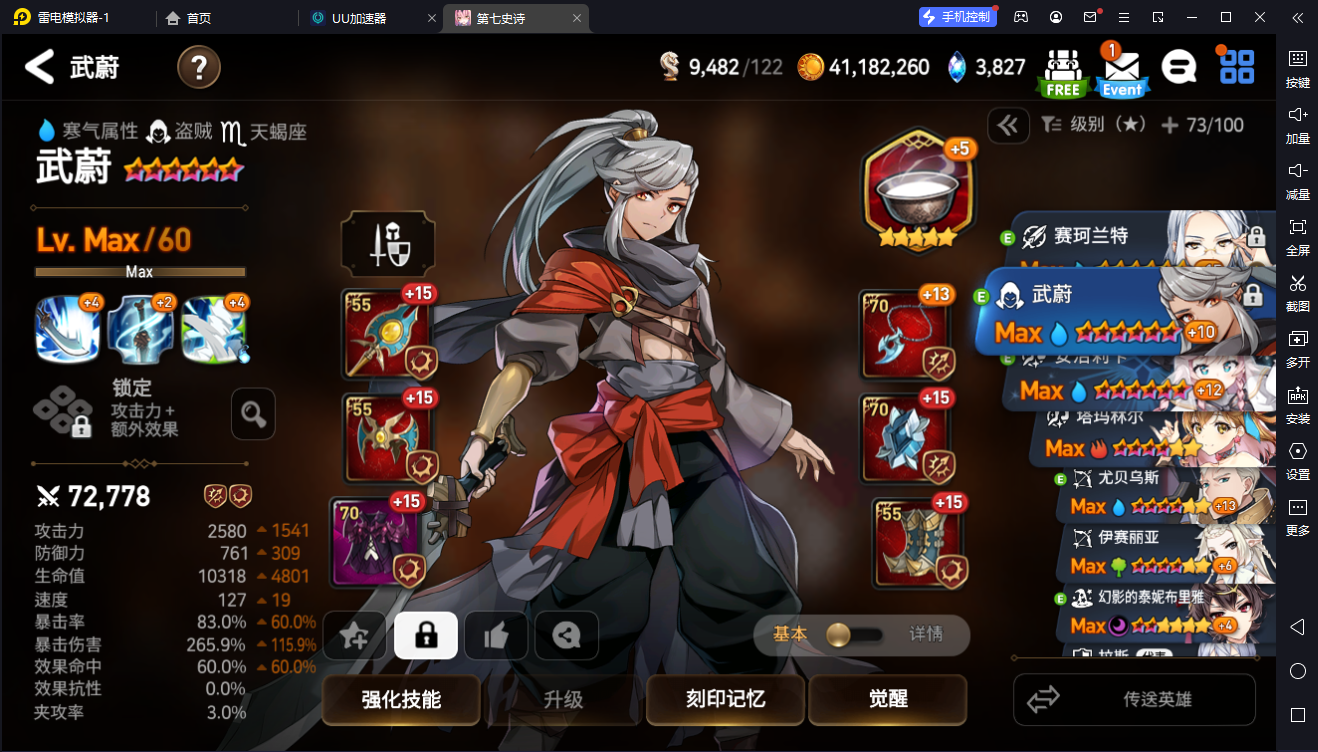Open the chat bubble icon
The width and height of the screenshot is (1318, 752).
[1179, 67]
